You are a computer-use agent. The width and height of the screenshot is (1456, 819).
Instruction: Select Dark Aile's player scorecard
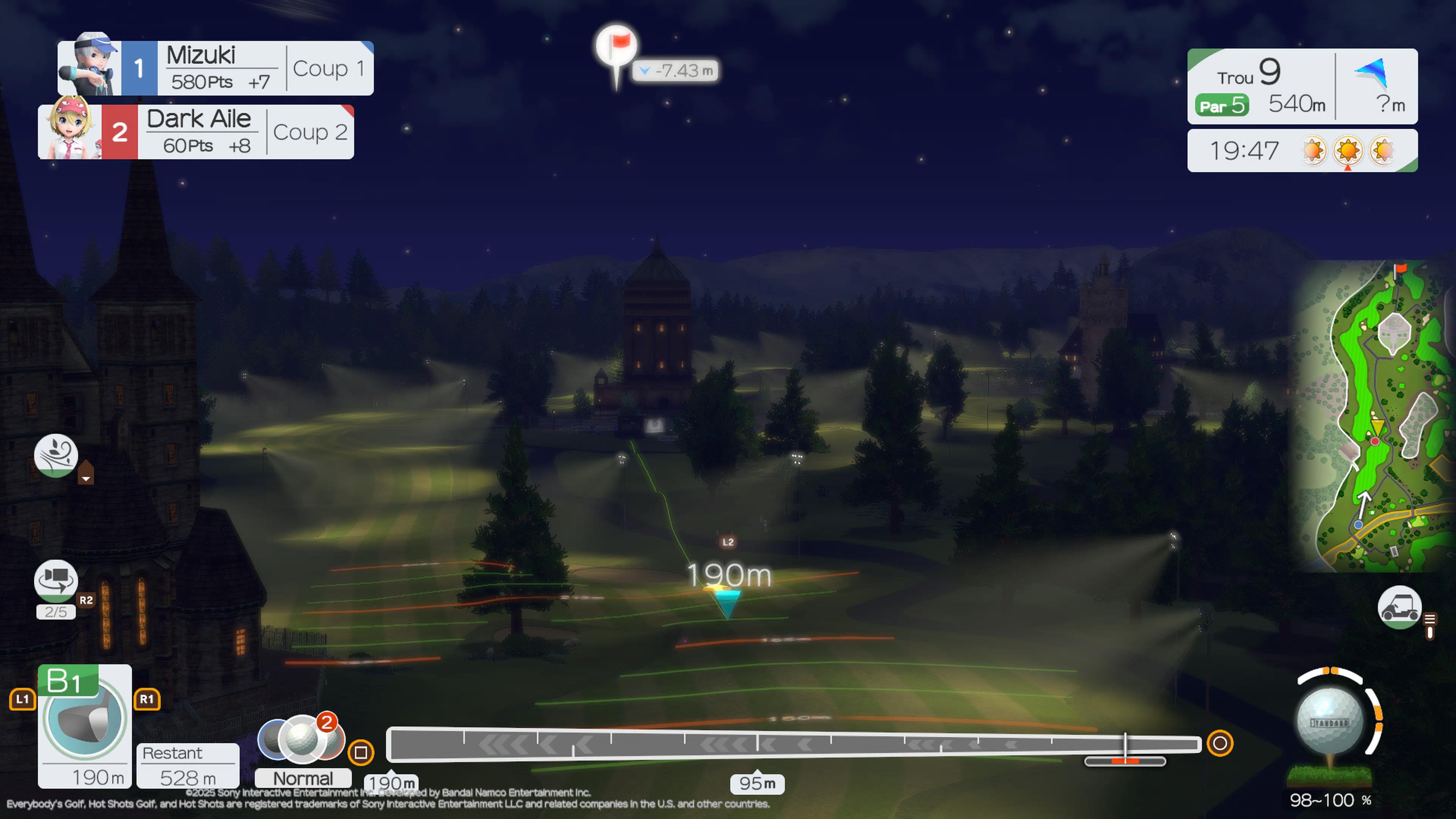coord(196,132)
